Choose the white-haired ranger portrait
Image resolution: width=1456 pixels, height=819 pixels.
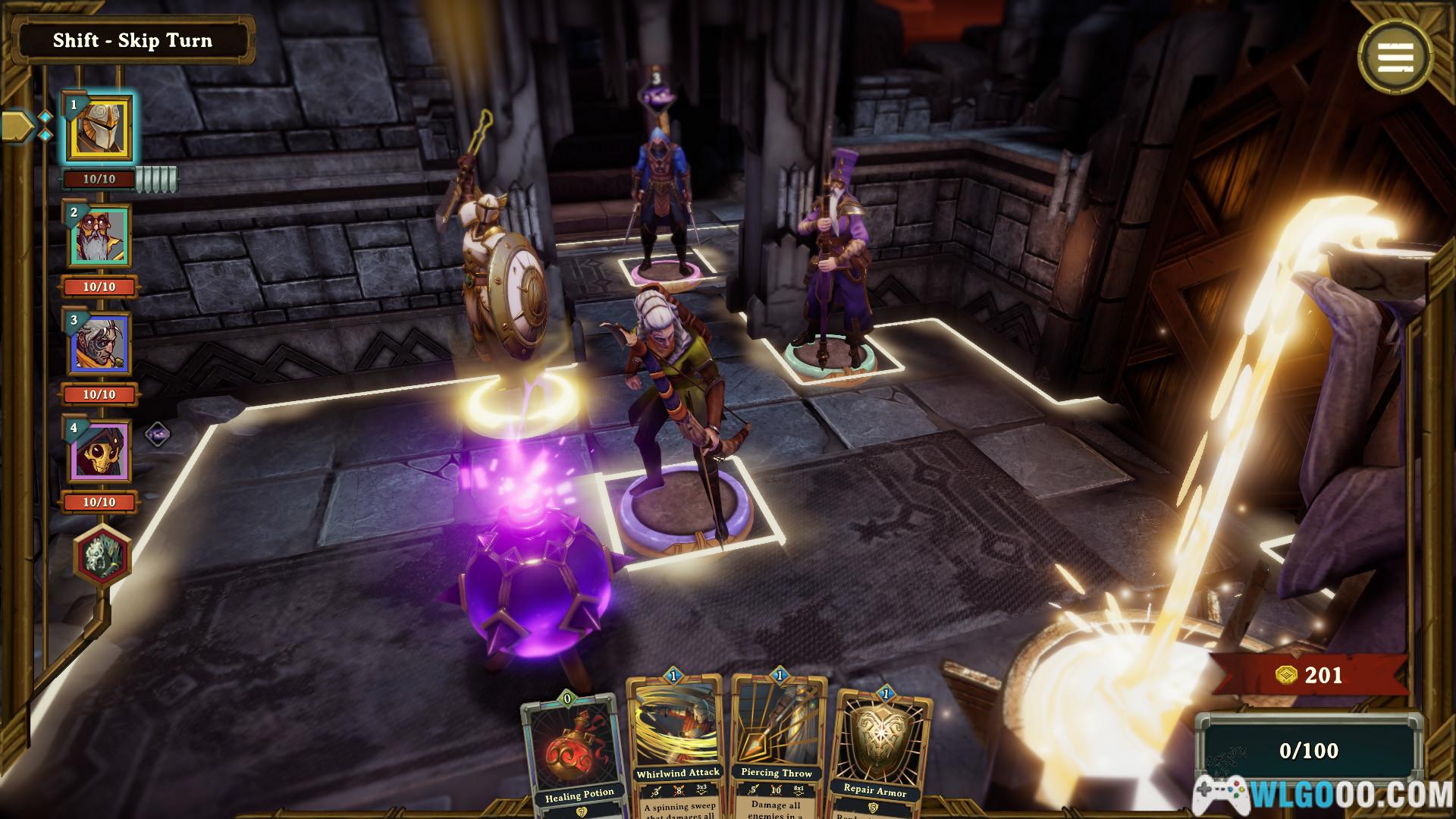pyautogui.click(x=101, y=344)
